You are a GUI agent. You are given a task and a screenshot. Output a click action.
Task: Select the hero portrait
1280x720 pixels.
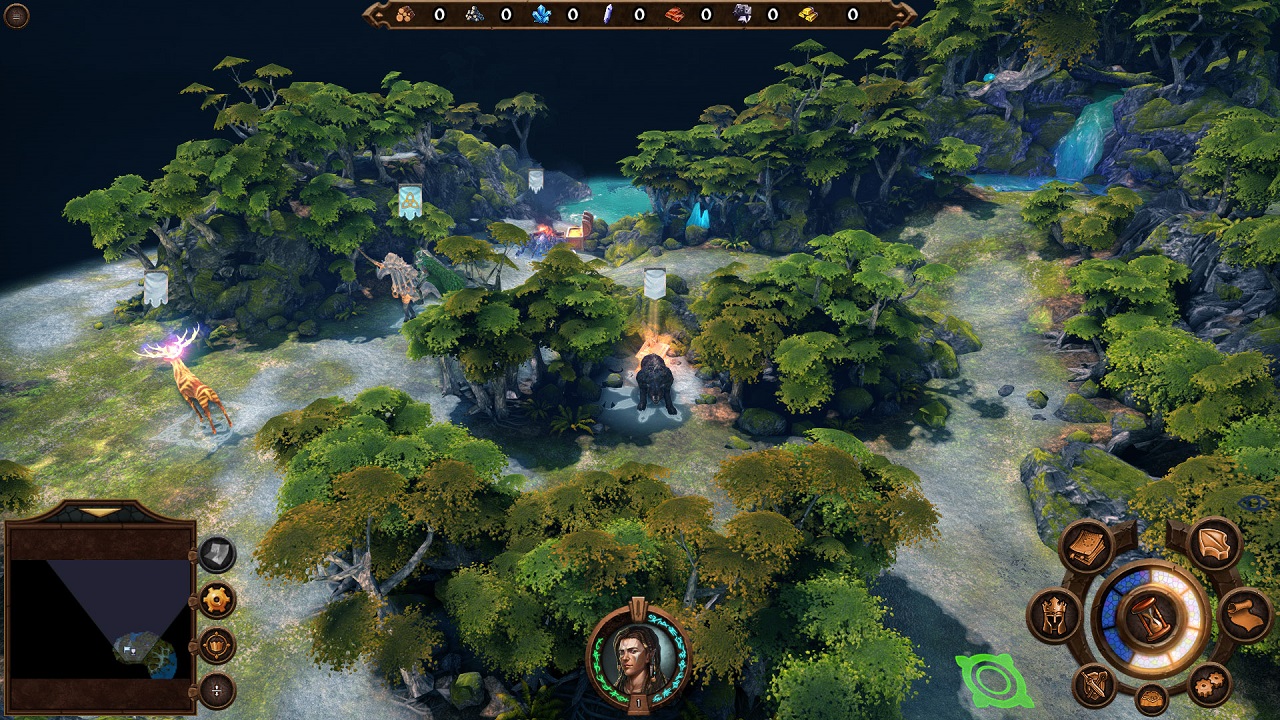(x=638, y=655)
